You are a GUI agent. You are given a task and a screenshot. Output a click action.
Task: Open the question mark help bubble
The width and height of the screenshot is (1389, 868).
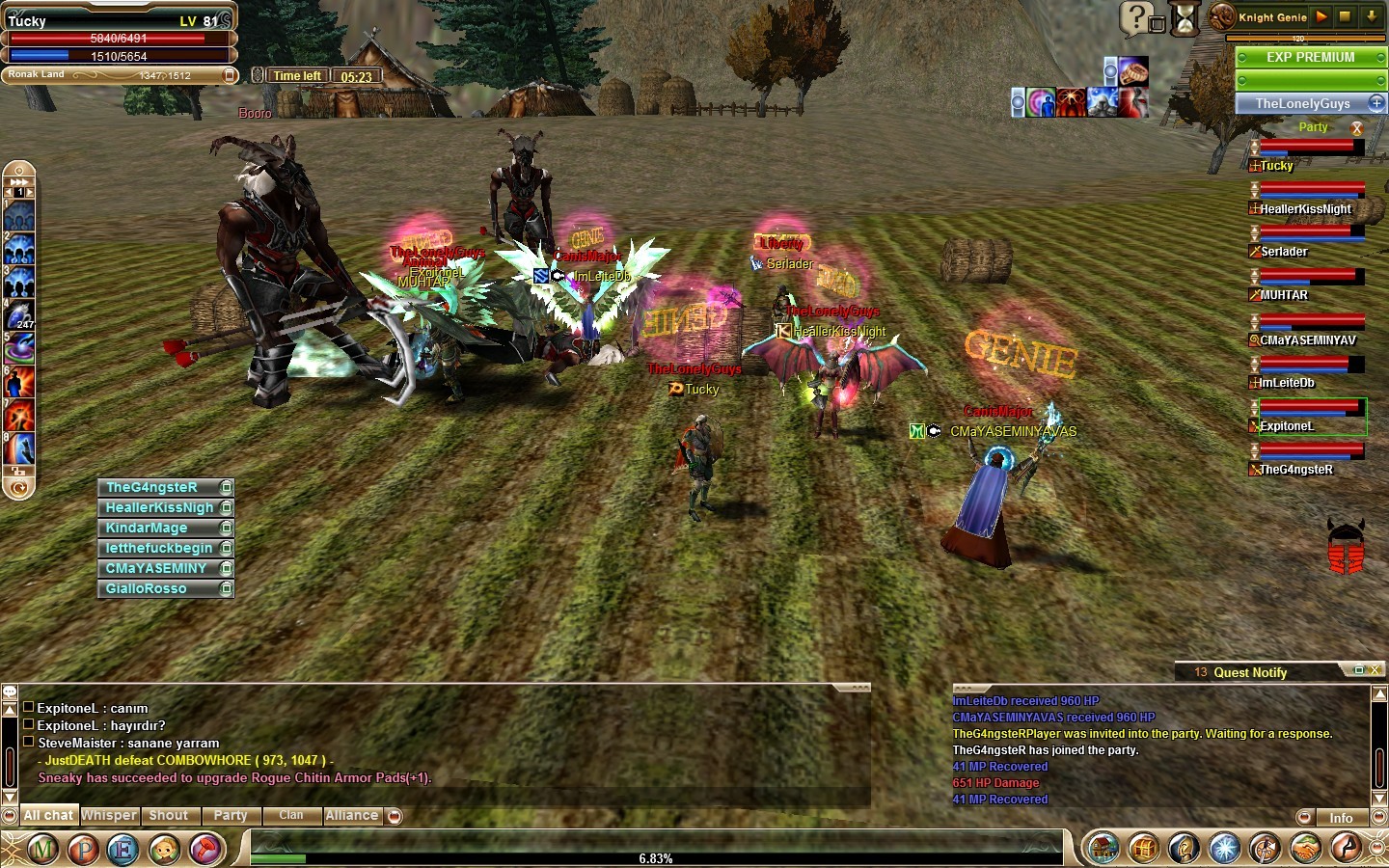pyautogui.click(x=1136, y=17)
